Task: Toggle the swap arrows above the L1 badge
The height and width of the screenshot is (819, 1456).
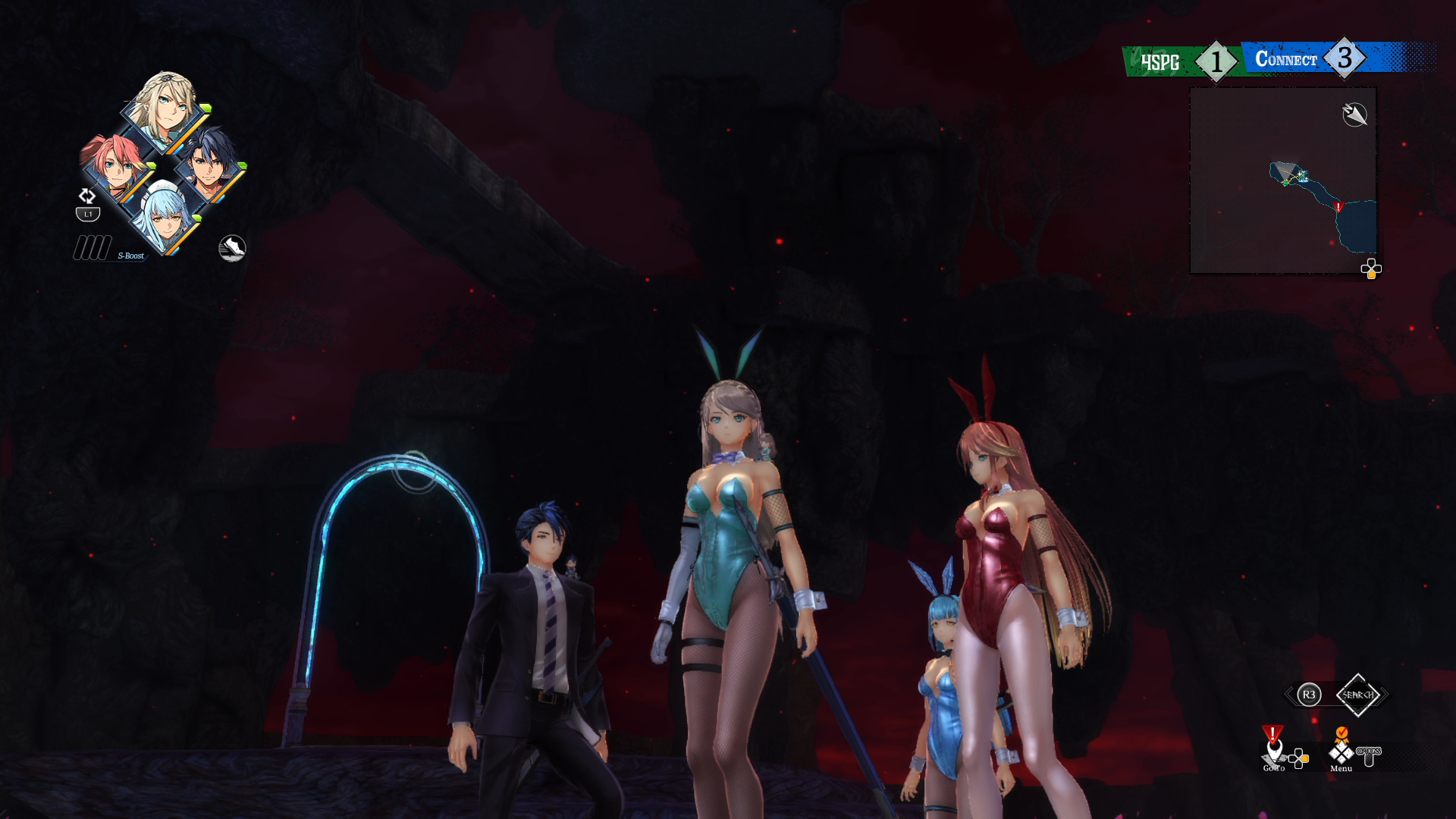Action: click(87, 196)
